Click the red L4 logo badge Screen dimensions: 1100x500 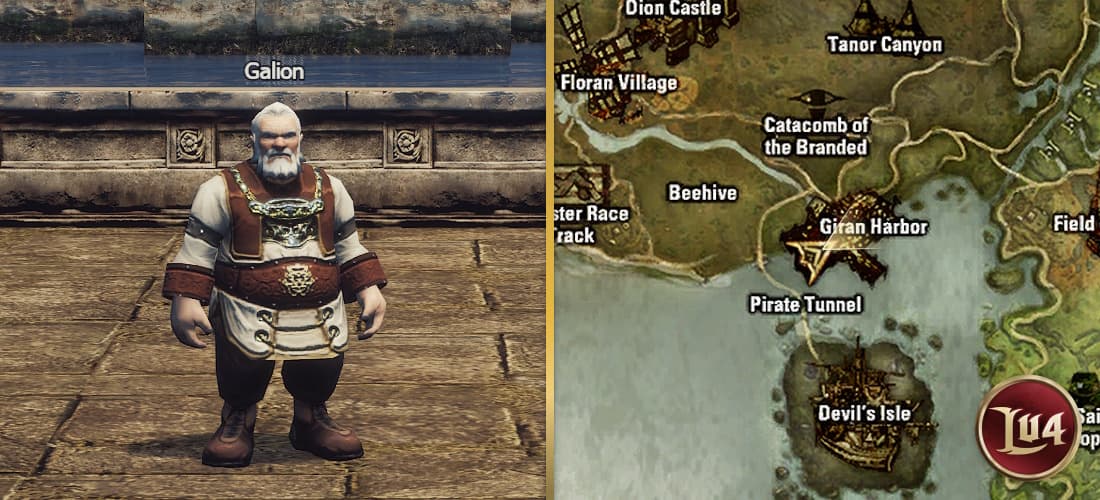point(1028,426)
